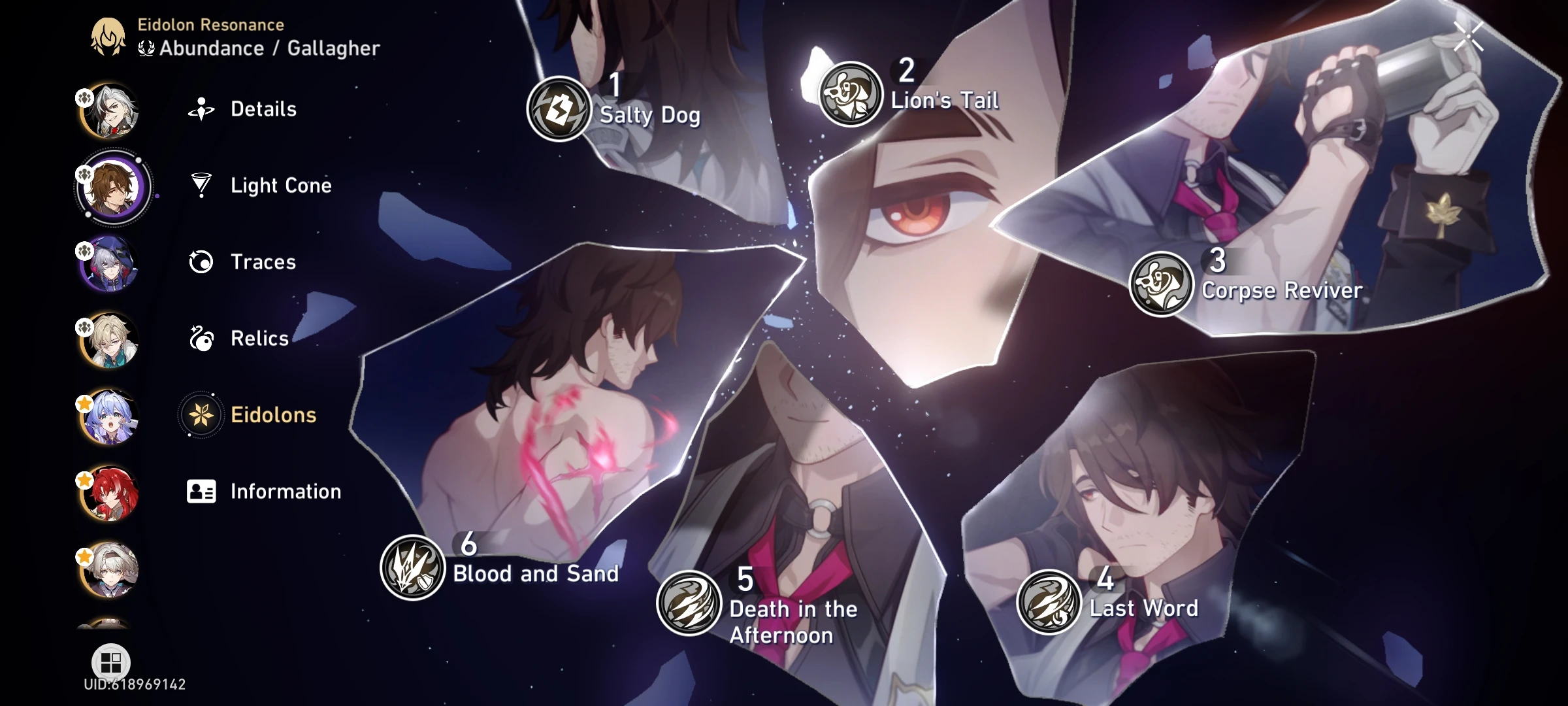Image resolution: width=1568 pixels, height=706 pixels.
Task: Click the Information ID card icon
Action: [202, 492]
